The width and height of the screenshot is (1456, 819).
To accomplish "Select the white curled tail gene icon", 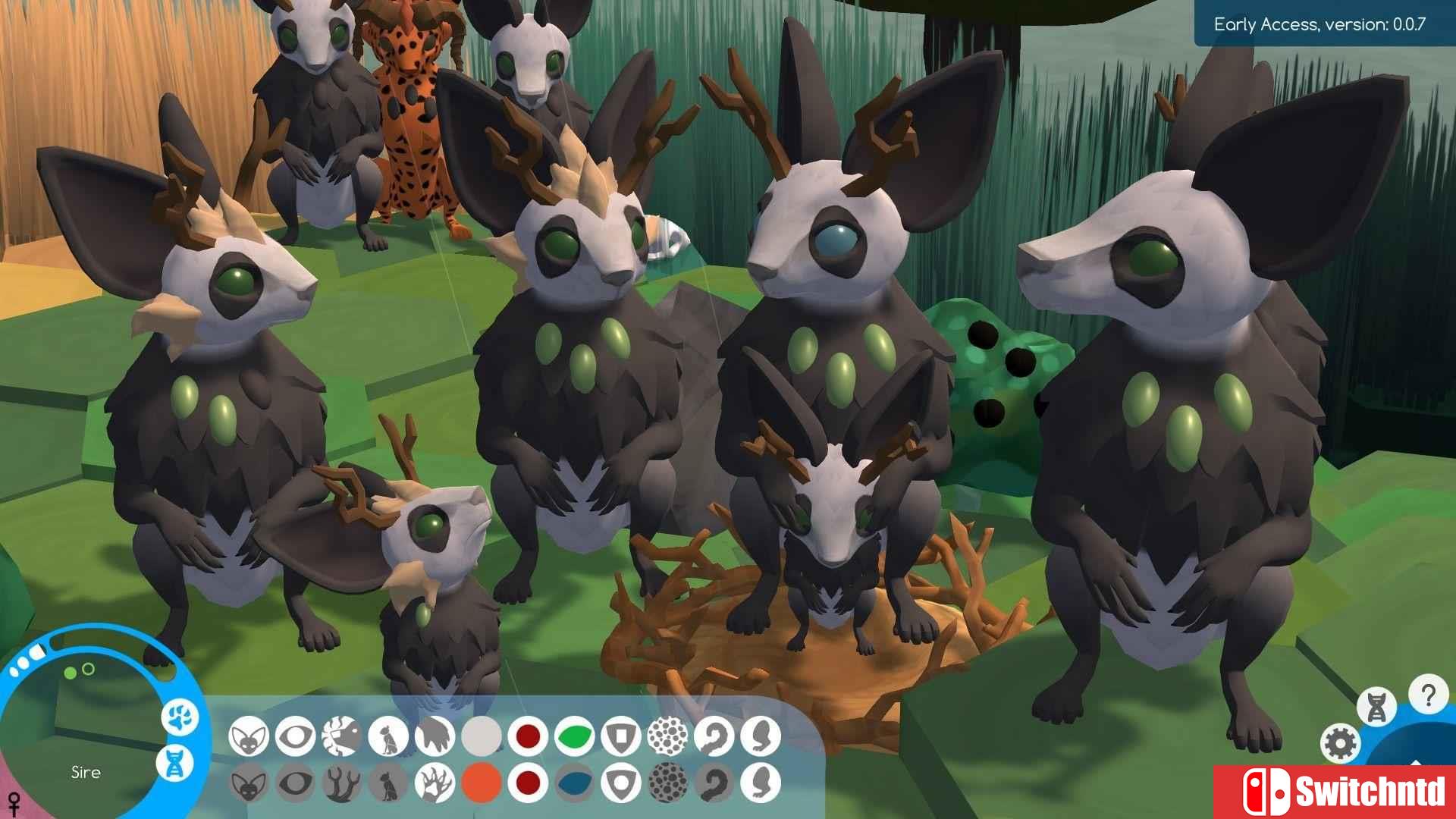I will tap(714, 736).
